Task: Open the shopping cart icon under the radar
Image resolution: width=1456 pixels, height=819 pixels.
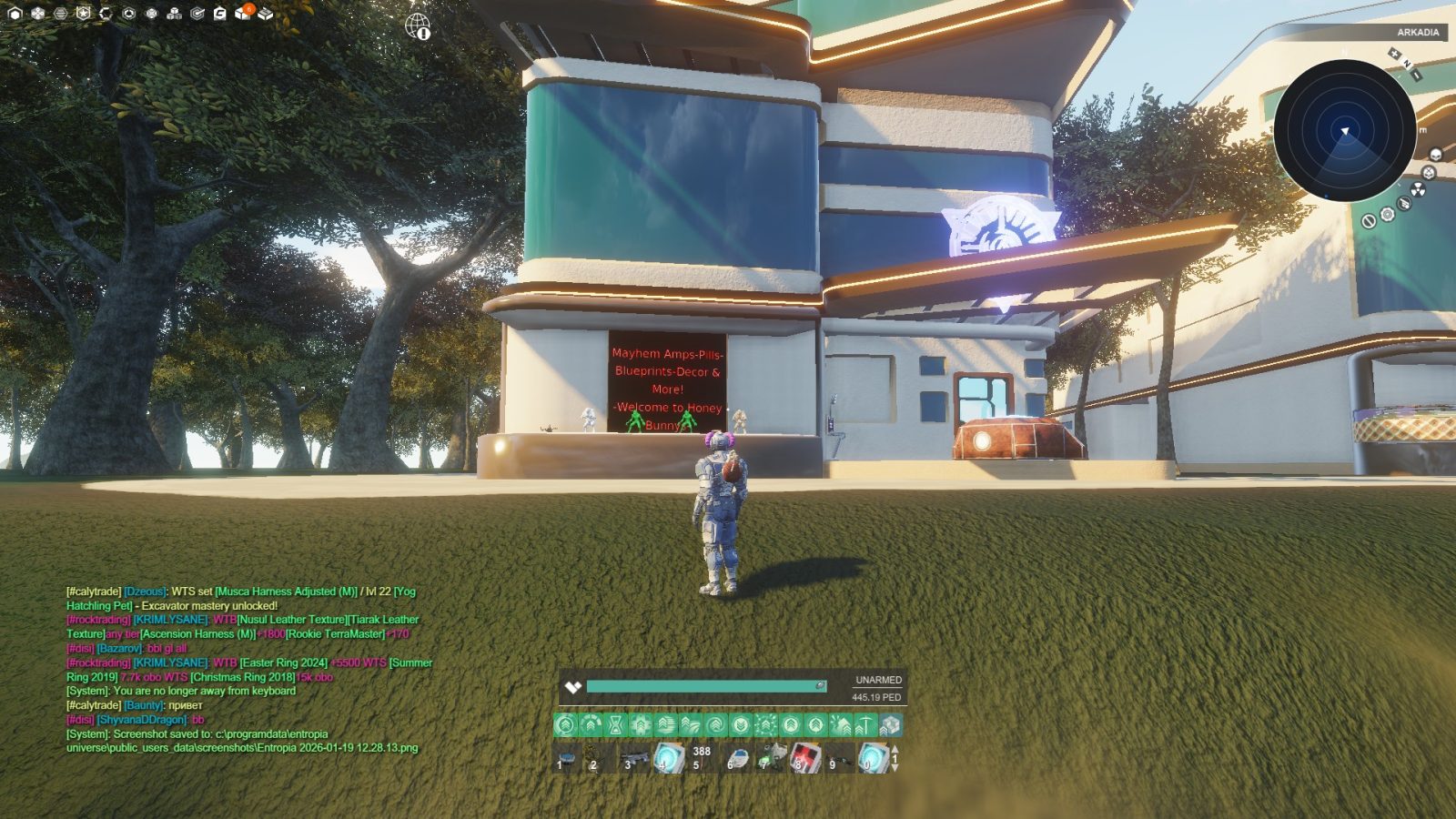Action: click(1403, 204)
